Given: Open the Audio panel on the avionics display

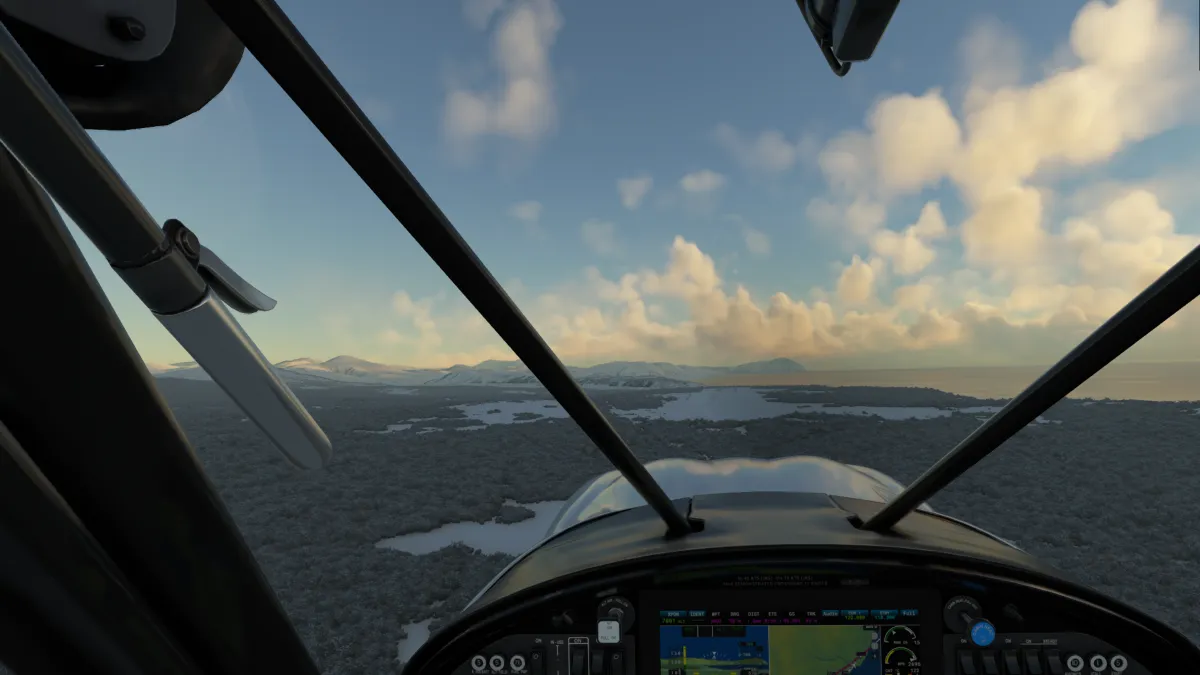Looking at the screenshot, I should click(x=830, y=614).
